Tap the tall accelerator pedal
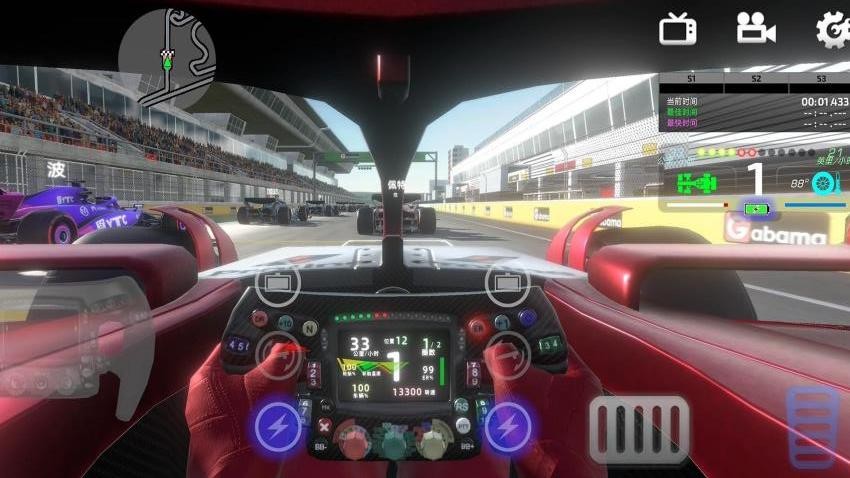850x478 pixels. point(812,427)
